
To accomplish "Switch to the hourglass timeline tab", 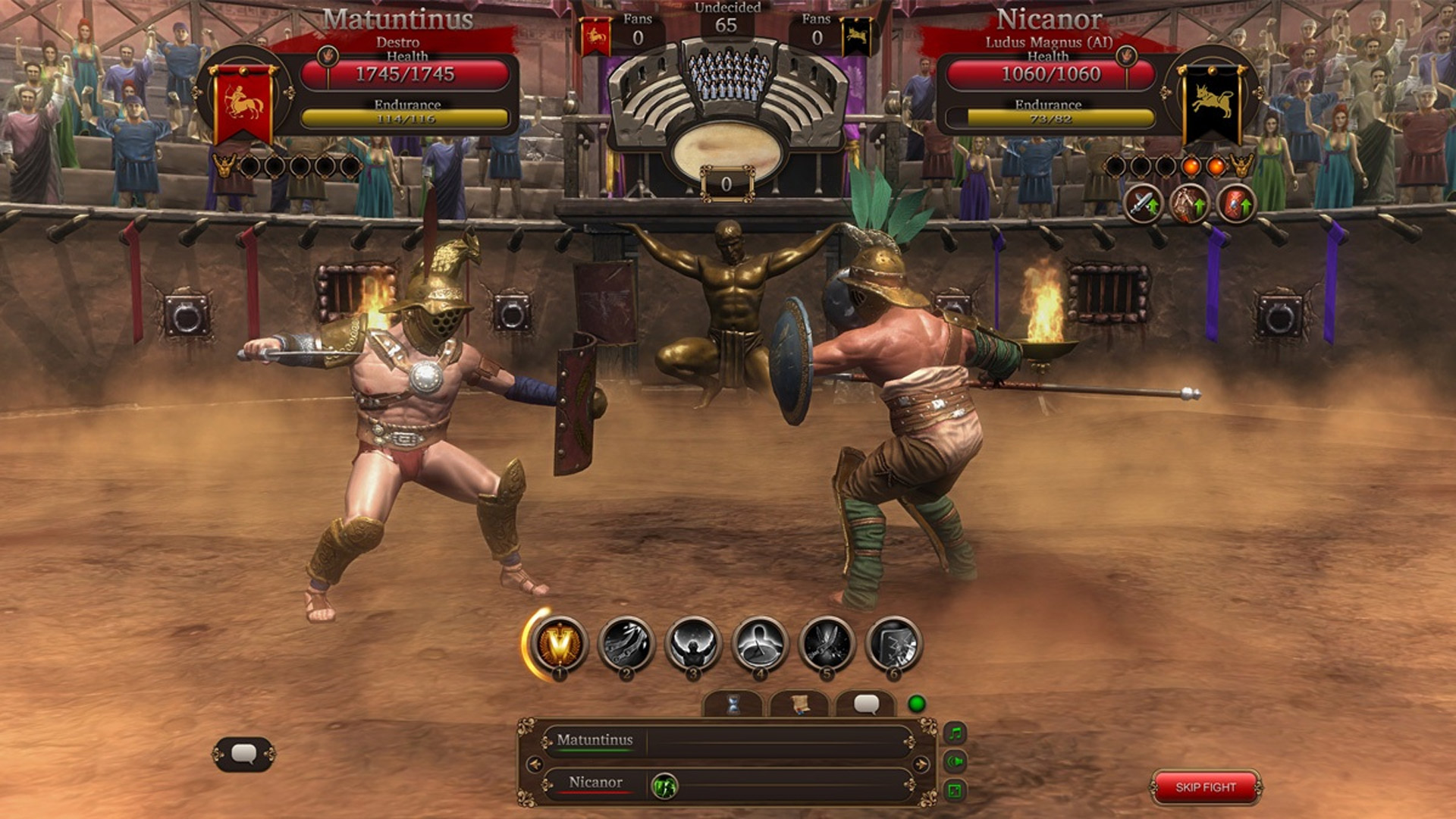I will tap(733, 705).
